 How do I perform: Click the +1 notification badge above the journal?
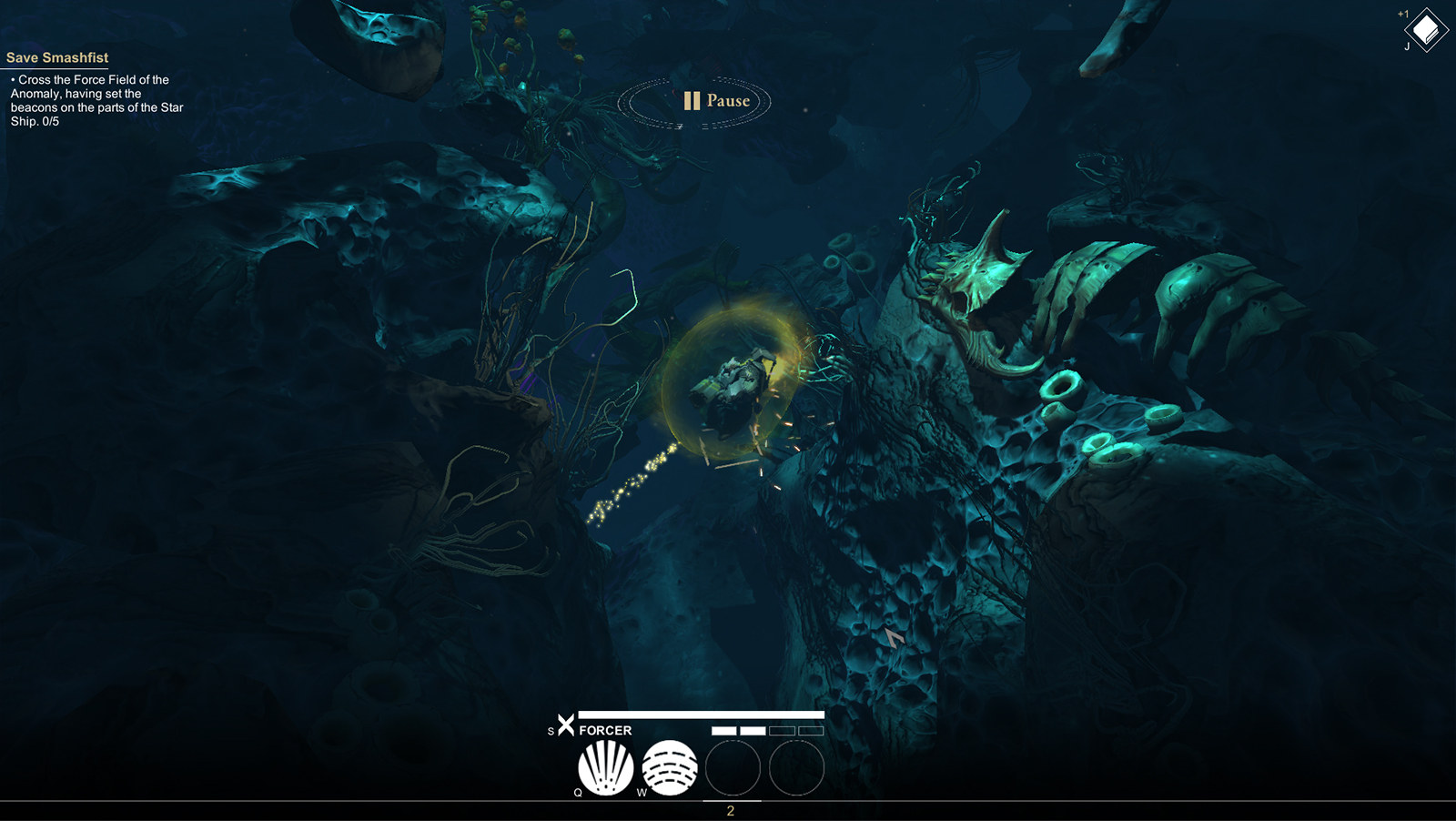click(1402, 13)
